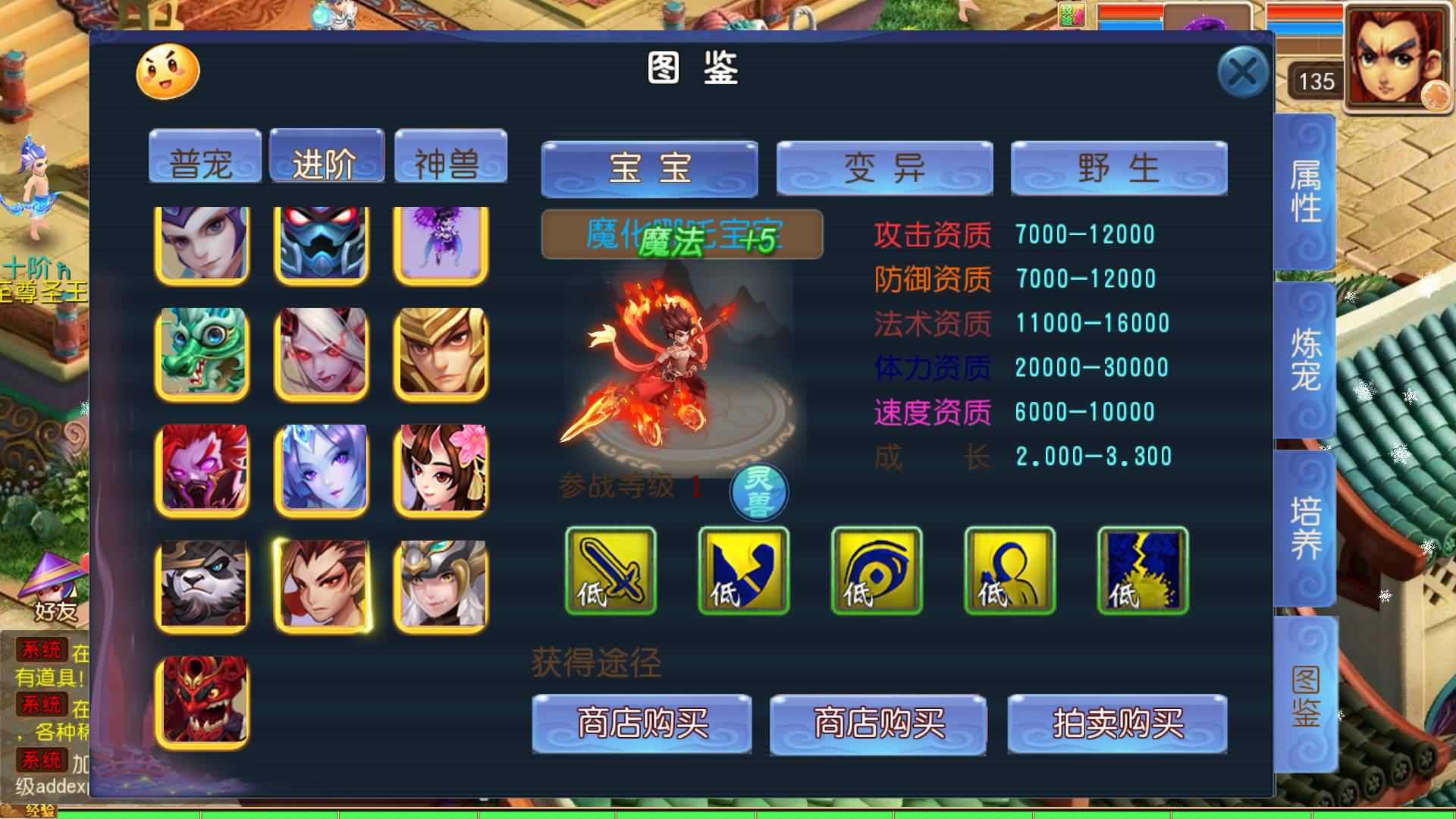Viewport: 1456px width, 819px height.
Task: Select the 野生 pet category
Action: [1118, 168]
